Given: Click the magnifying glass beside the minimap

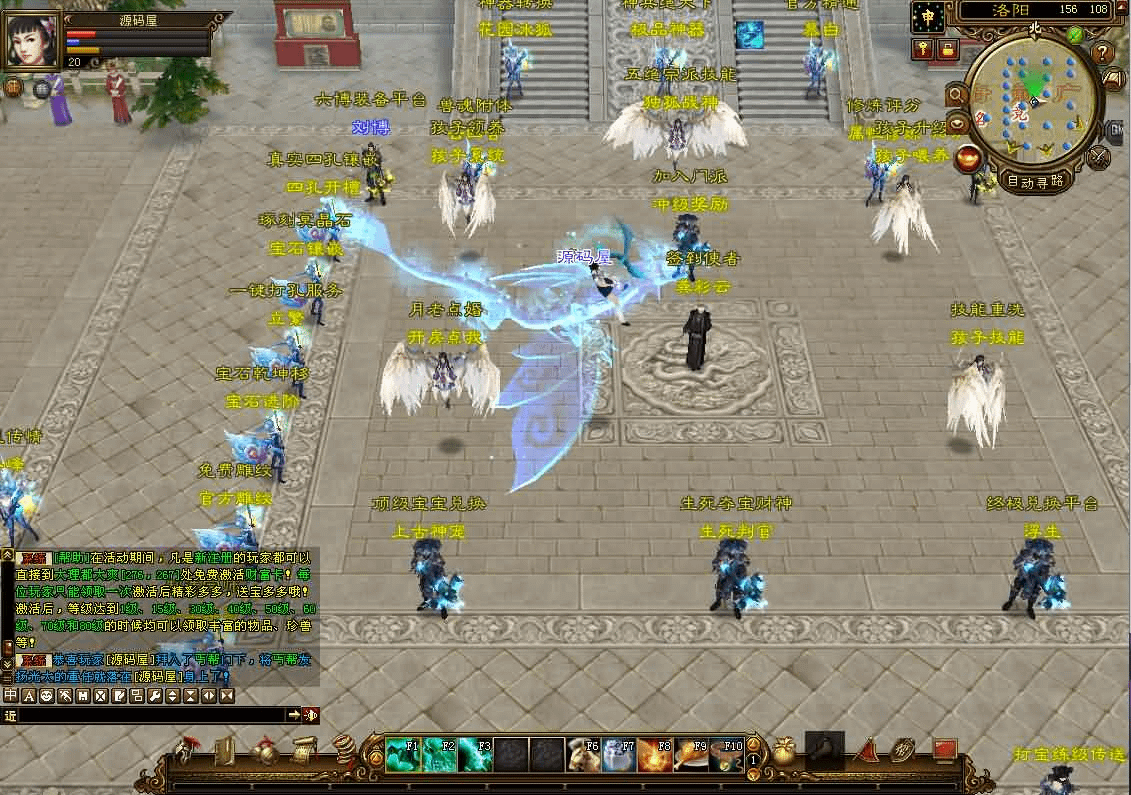Looking at the screenshot, I should (x=957, y=95).
